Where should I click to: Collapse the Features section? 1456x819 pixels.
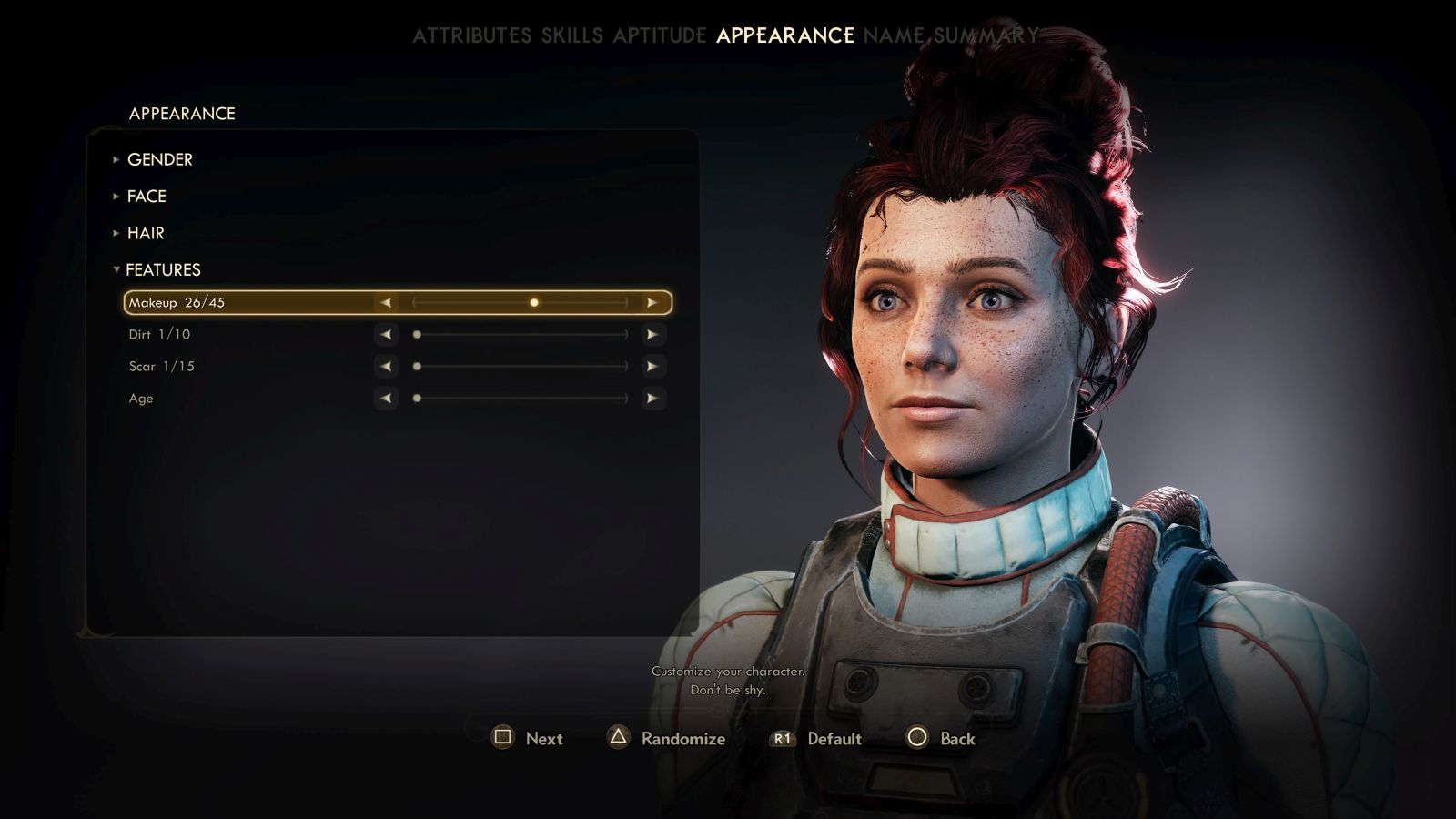(162, 269)
